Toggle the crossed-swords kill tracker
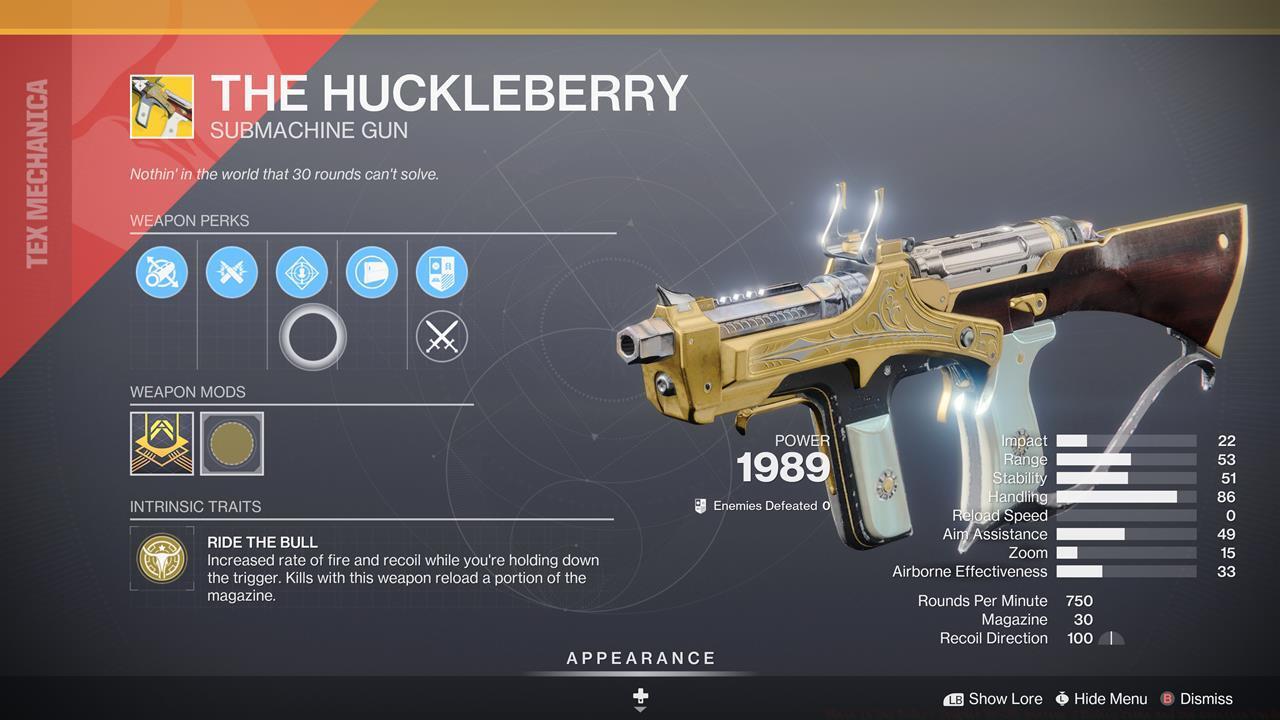1280x720 pixels. pyautogui.click(x=441, y=336)
